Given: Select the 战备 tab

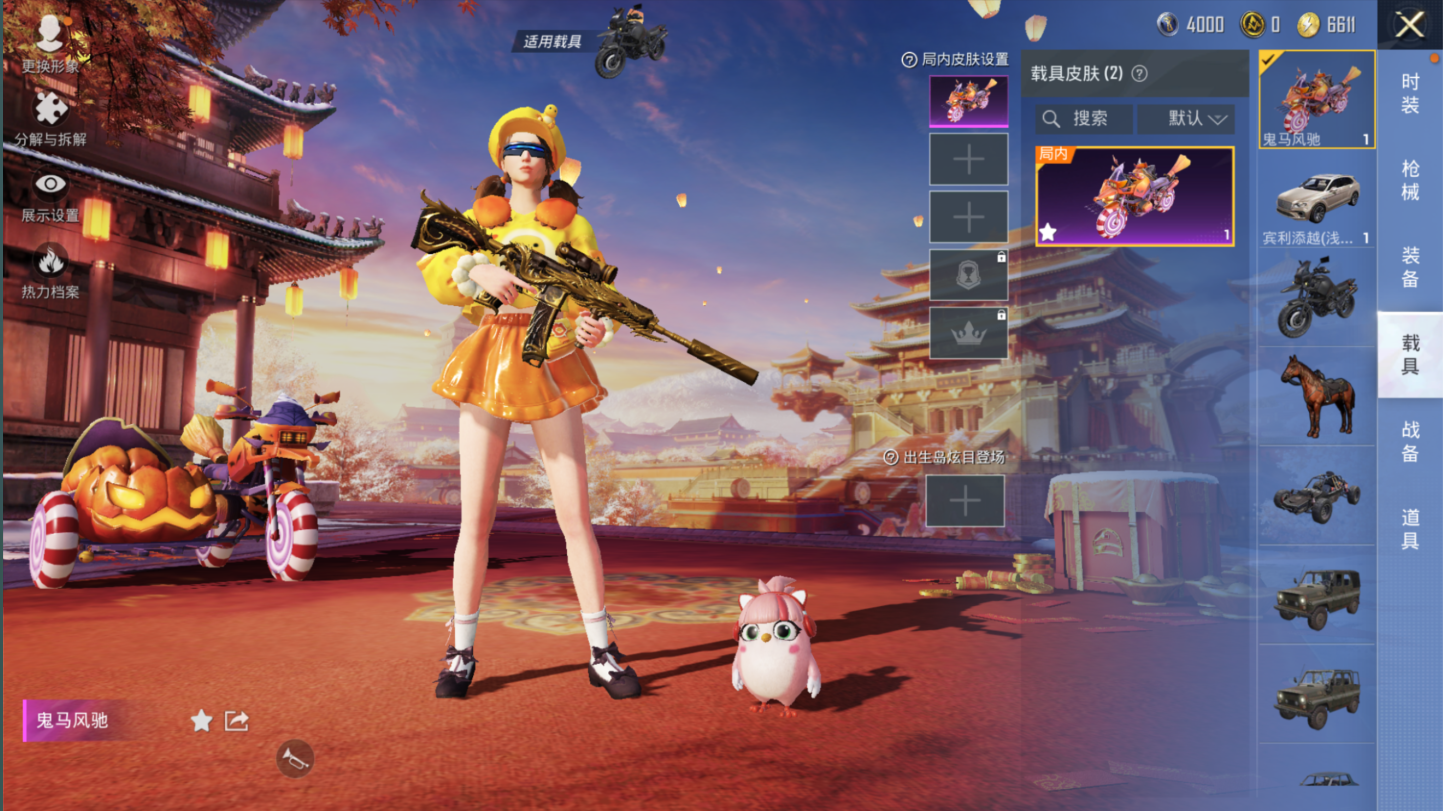Looking at the screenshot, I should coord(1410,441).
